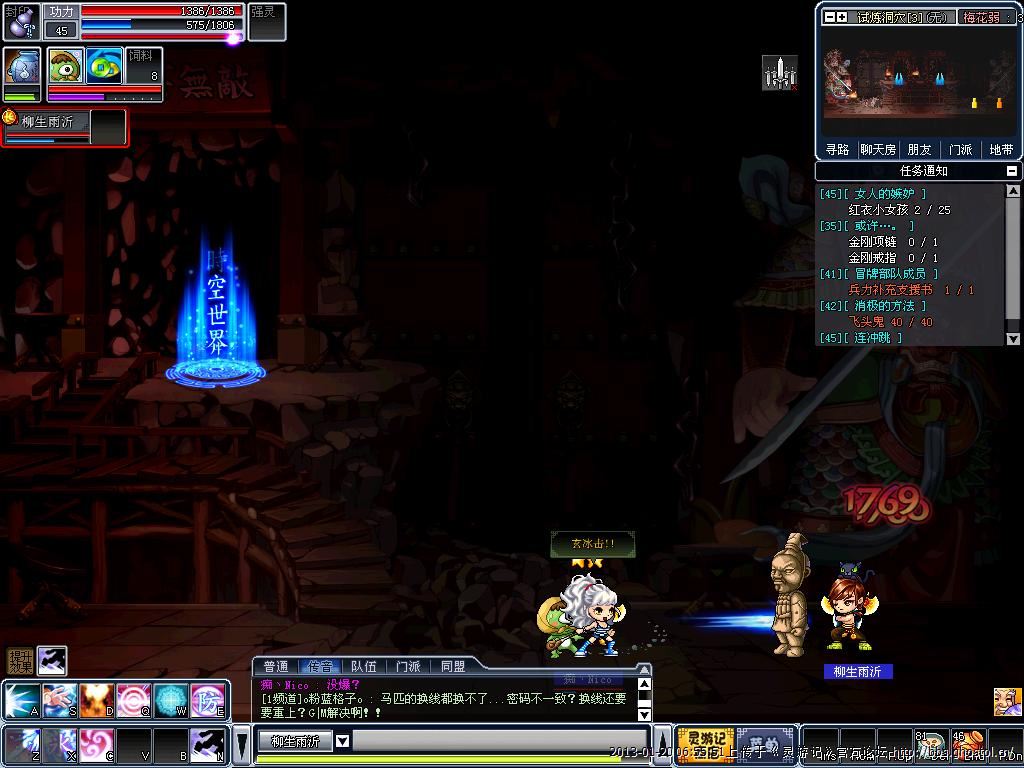Click the old man portrait icon
The height and width of the screenshot is (768, 1024).
tap(1007, 701)
